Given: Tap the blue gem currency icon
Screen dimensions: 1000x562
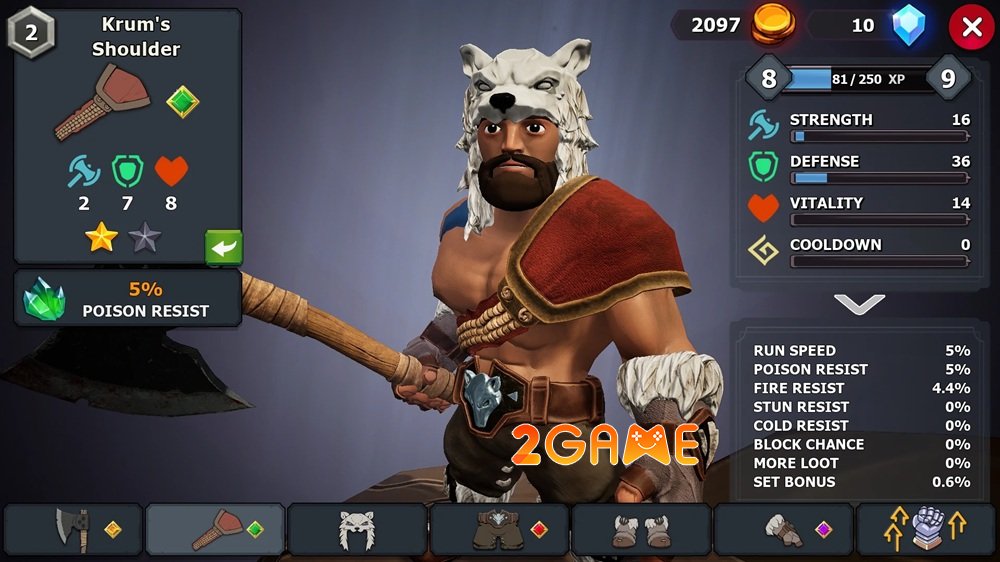Looking at the screenshot, I should pyautogui.click(x=909, y=25).
